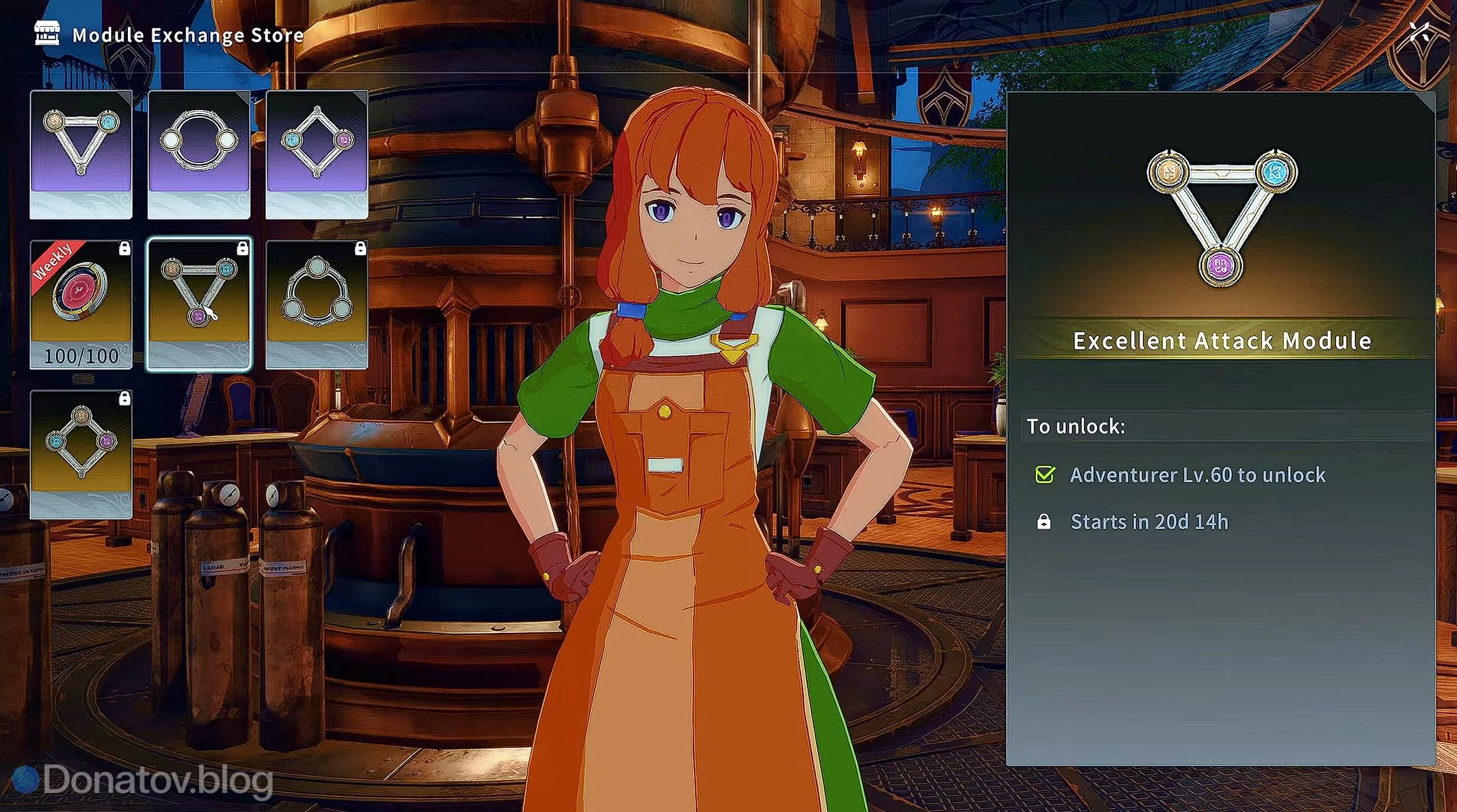Close the Module Exchange Store
Viewport: 1457px width, 812px height.
[x=1420, y=32]
